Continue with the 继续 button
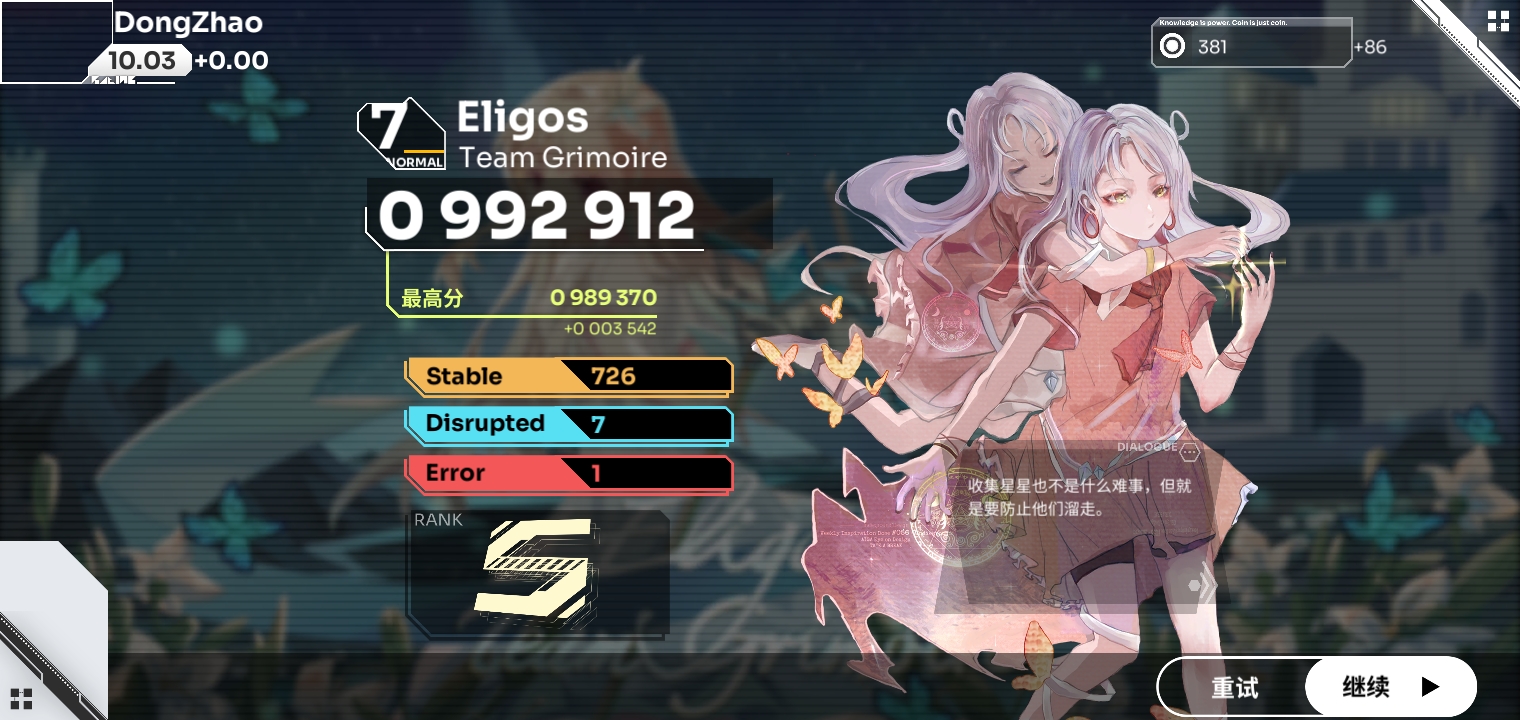This screenshot has width=1520, height=720. pos(1390,687)
